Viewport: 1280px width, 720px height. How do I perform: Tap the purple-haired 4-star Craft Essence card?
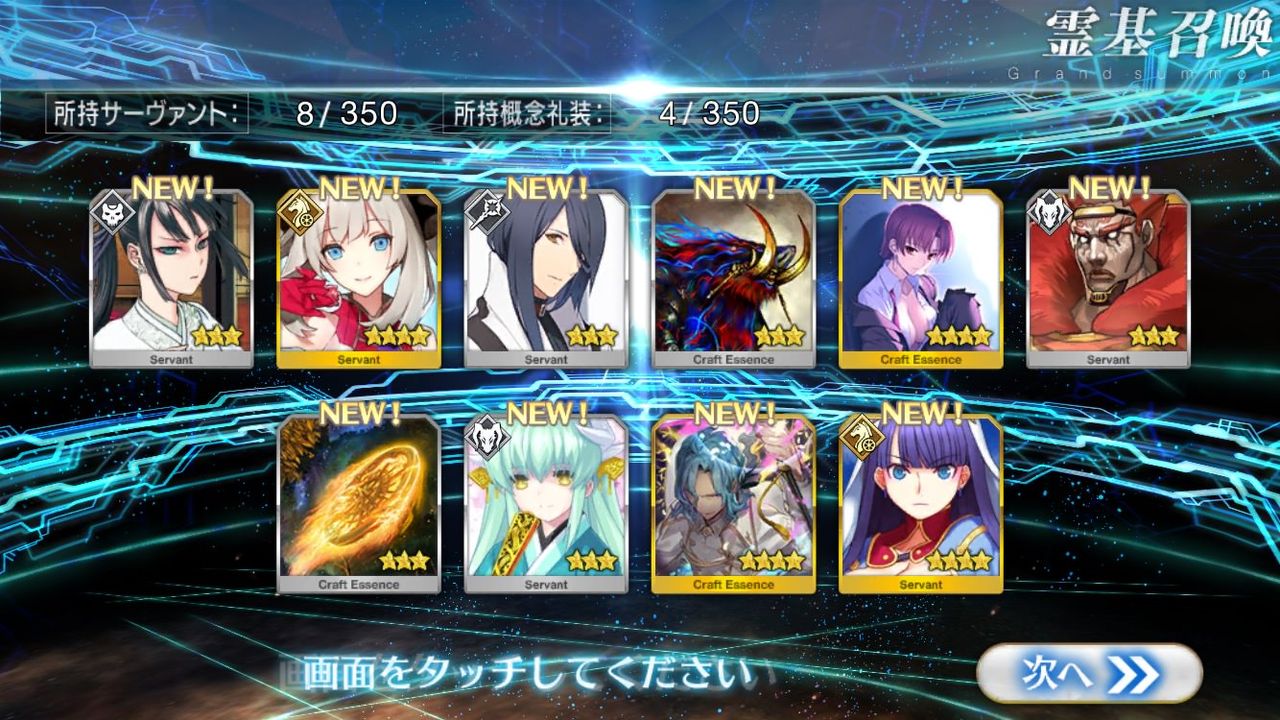(922, 275)
